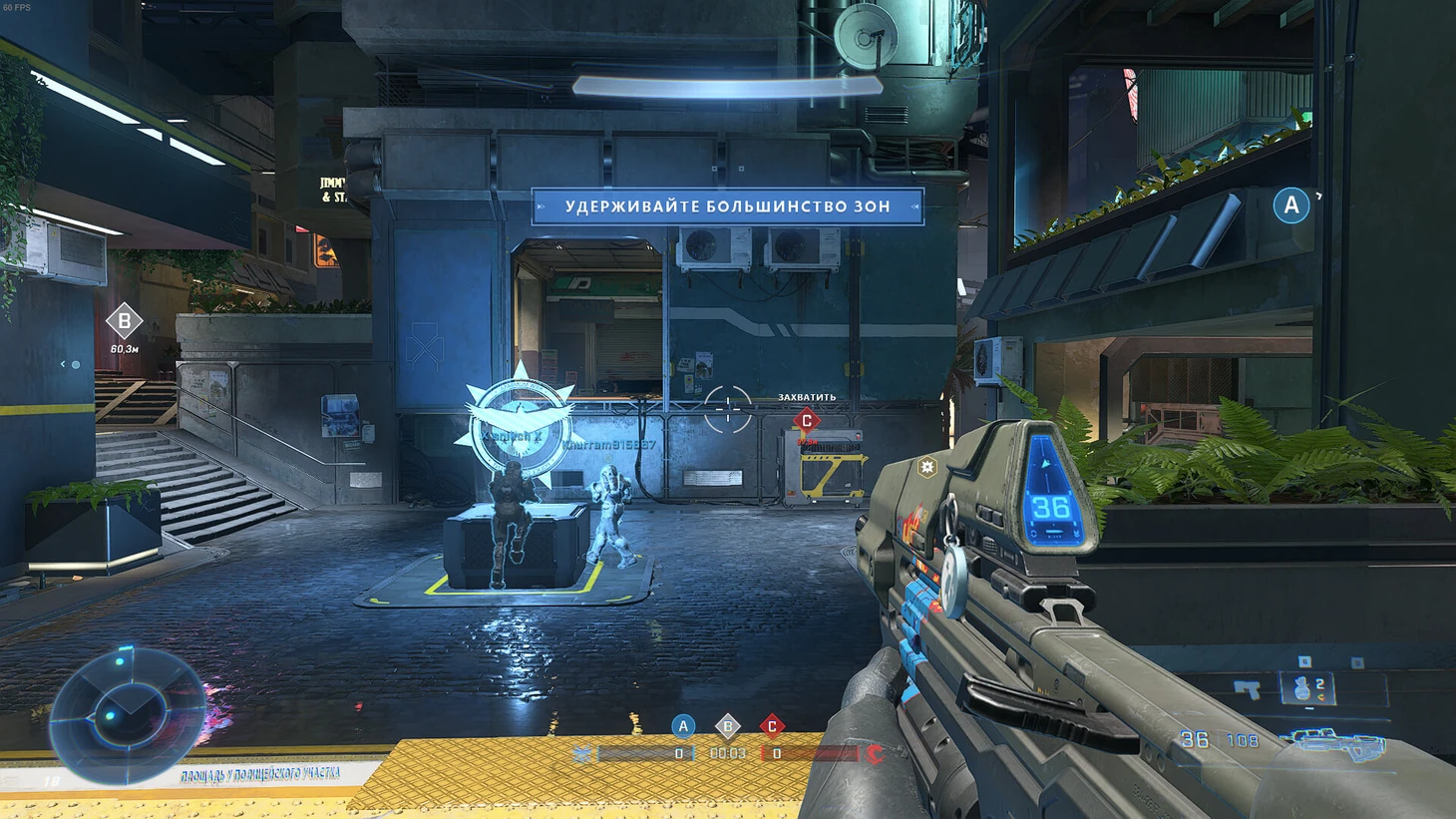Screen dimensions: 1456x819
Task: Click the motion tracker radar
Action: (x=127, y=710)
